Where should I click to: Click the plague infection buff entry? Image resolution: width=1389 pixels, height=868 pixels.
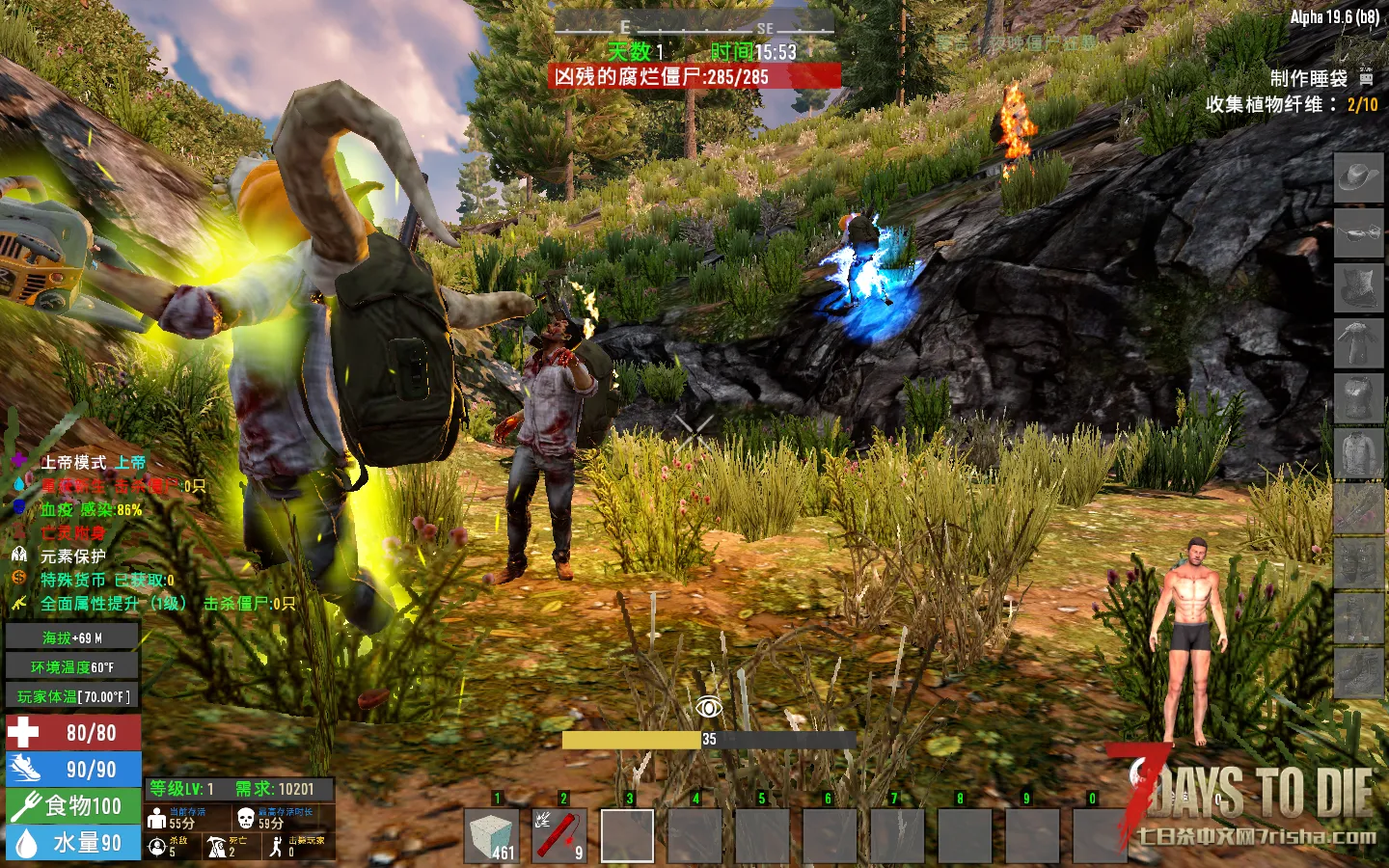tap(91, 509)
